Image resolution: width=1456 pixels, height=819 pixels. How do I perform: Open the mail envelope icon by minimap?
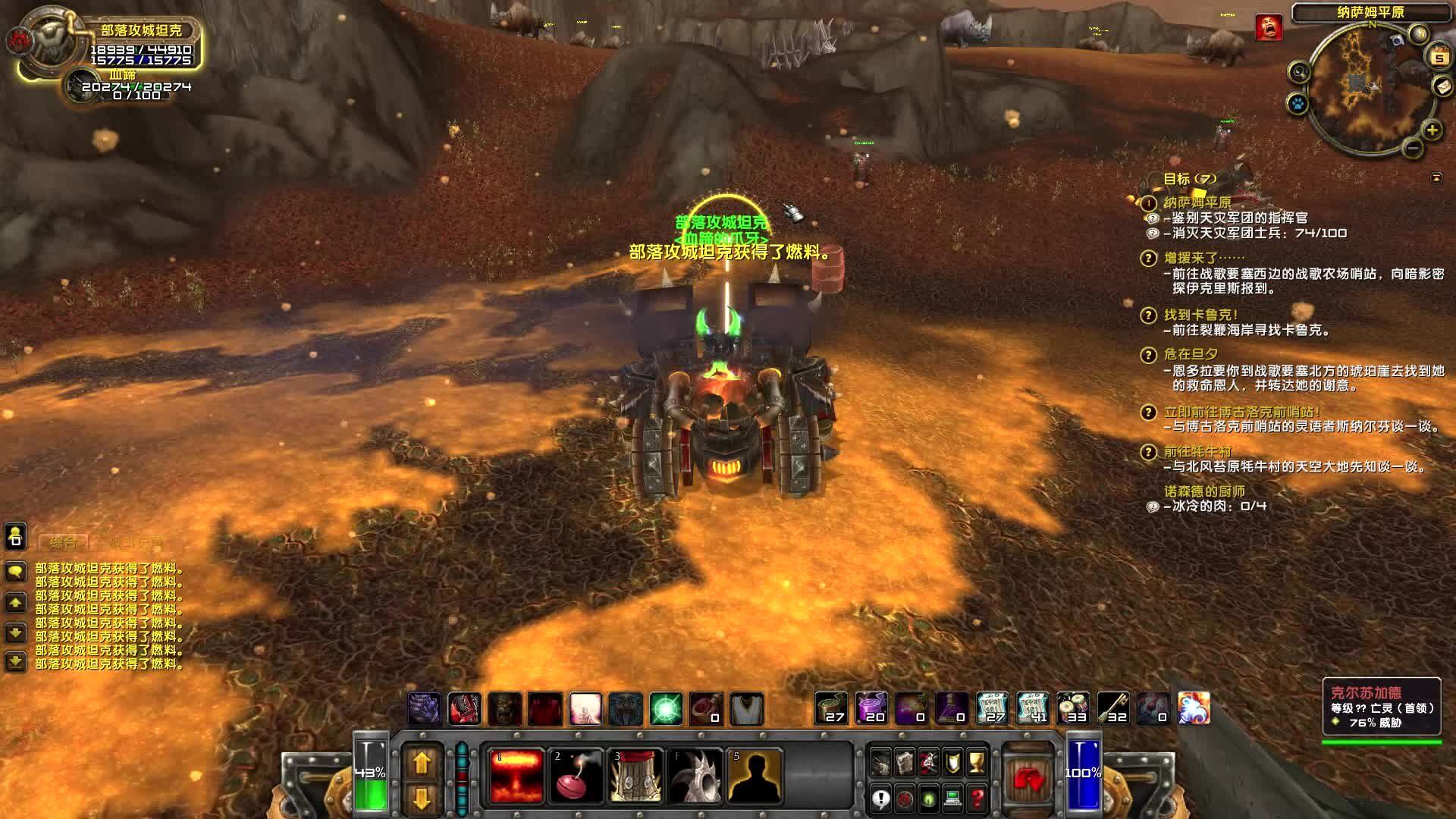pyautogui.click(x=1442, y=87)
